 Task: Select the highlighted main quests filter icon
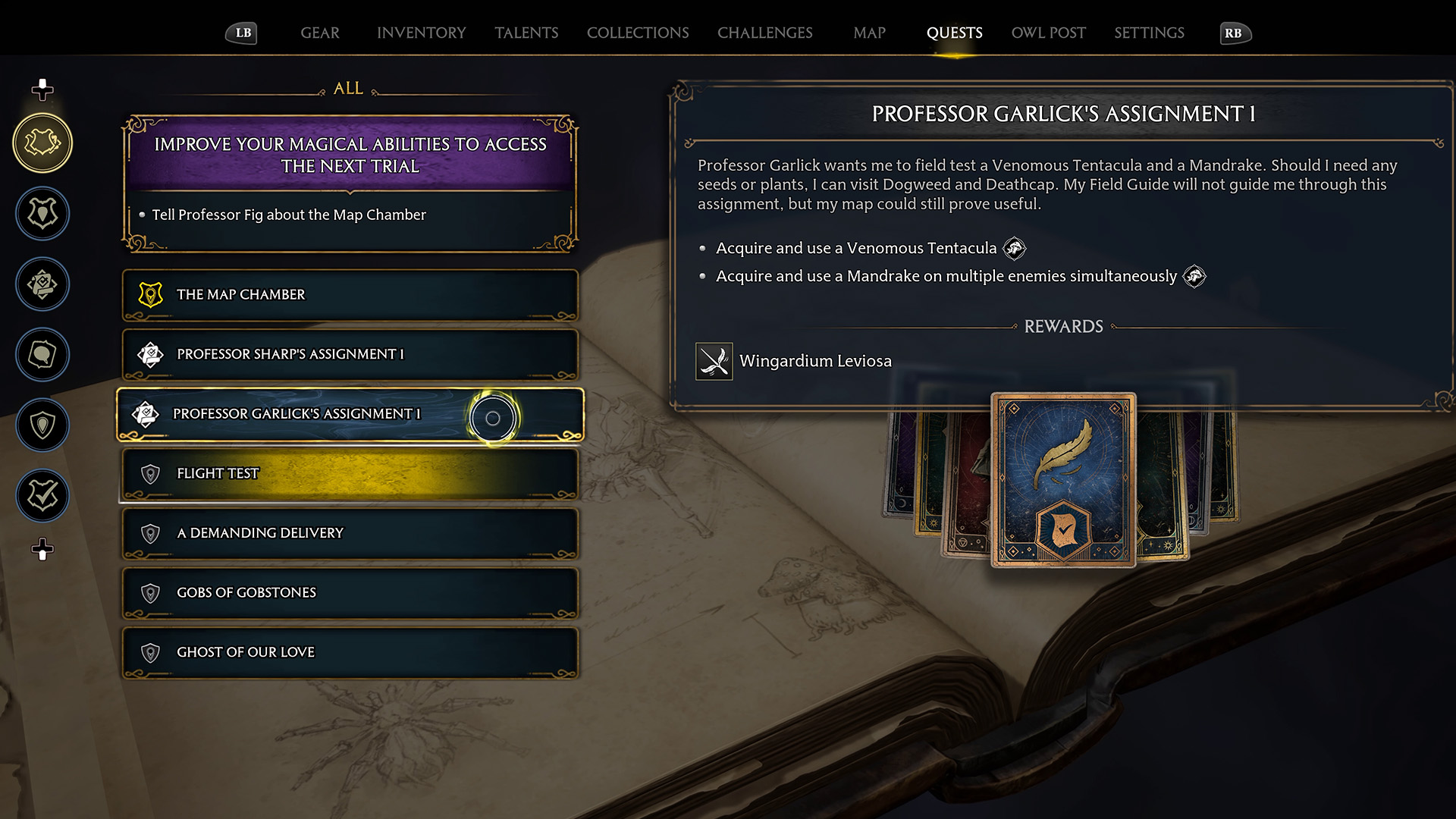42,142
